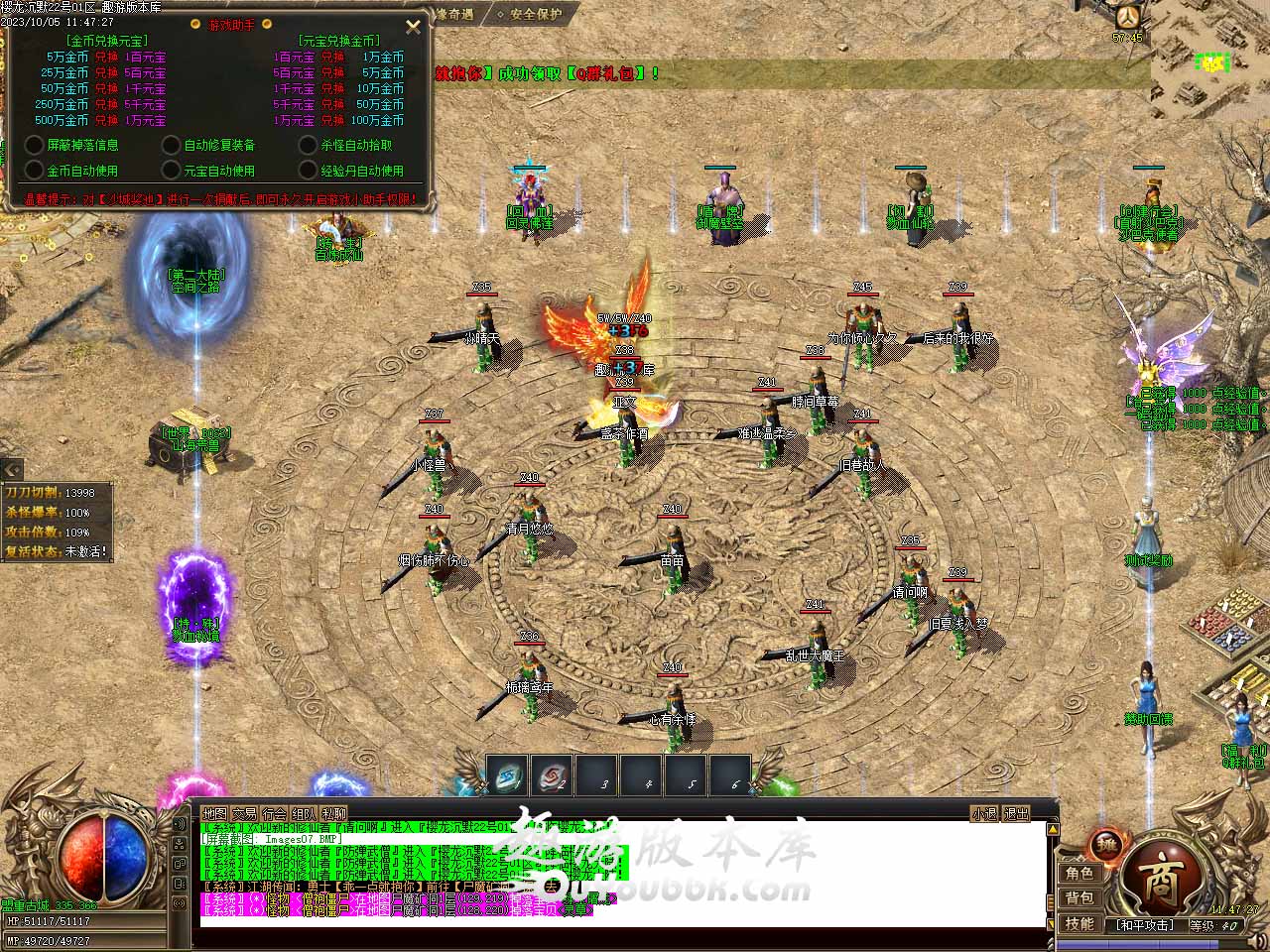
Task: Open the 行会 guild chat tab
Action: pos(275,814)
